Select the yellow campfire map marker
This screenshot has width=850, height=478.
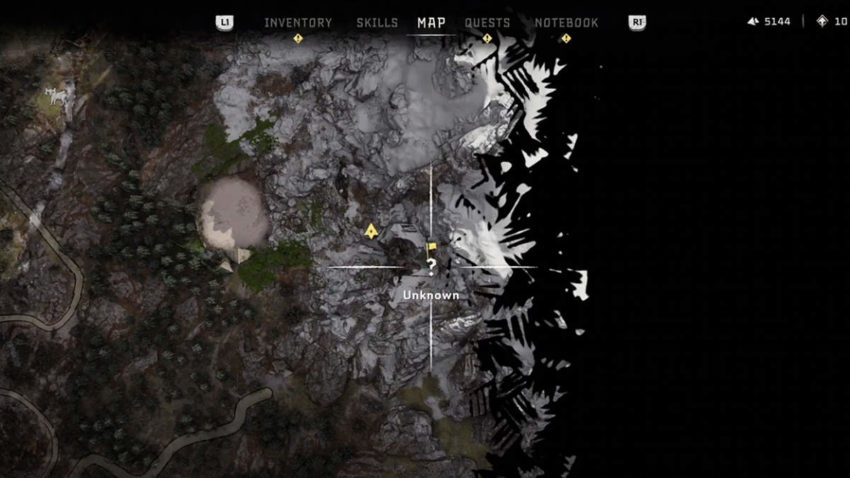(371, 231)
